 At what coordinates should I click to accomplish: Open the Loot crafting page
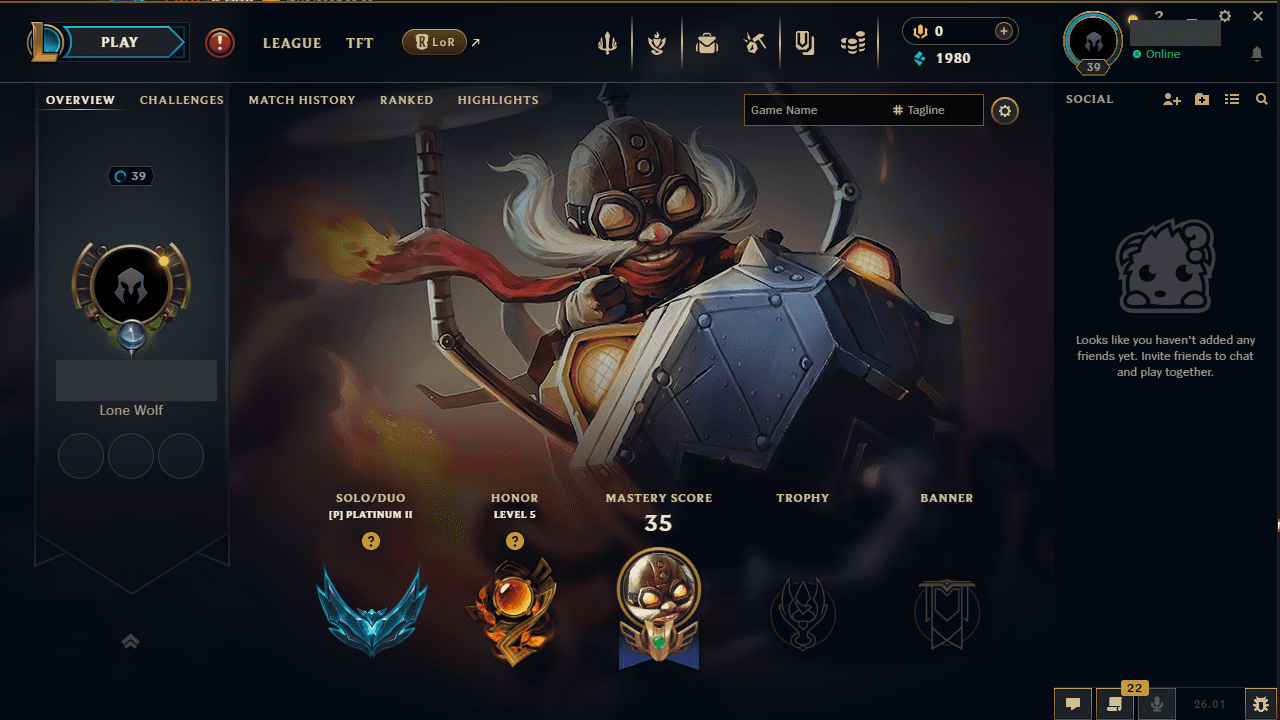pyautogui.click(x=755, y=41)
